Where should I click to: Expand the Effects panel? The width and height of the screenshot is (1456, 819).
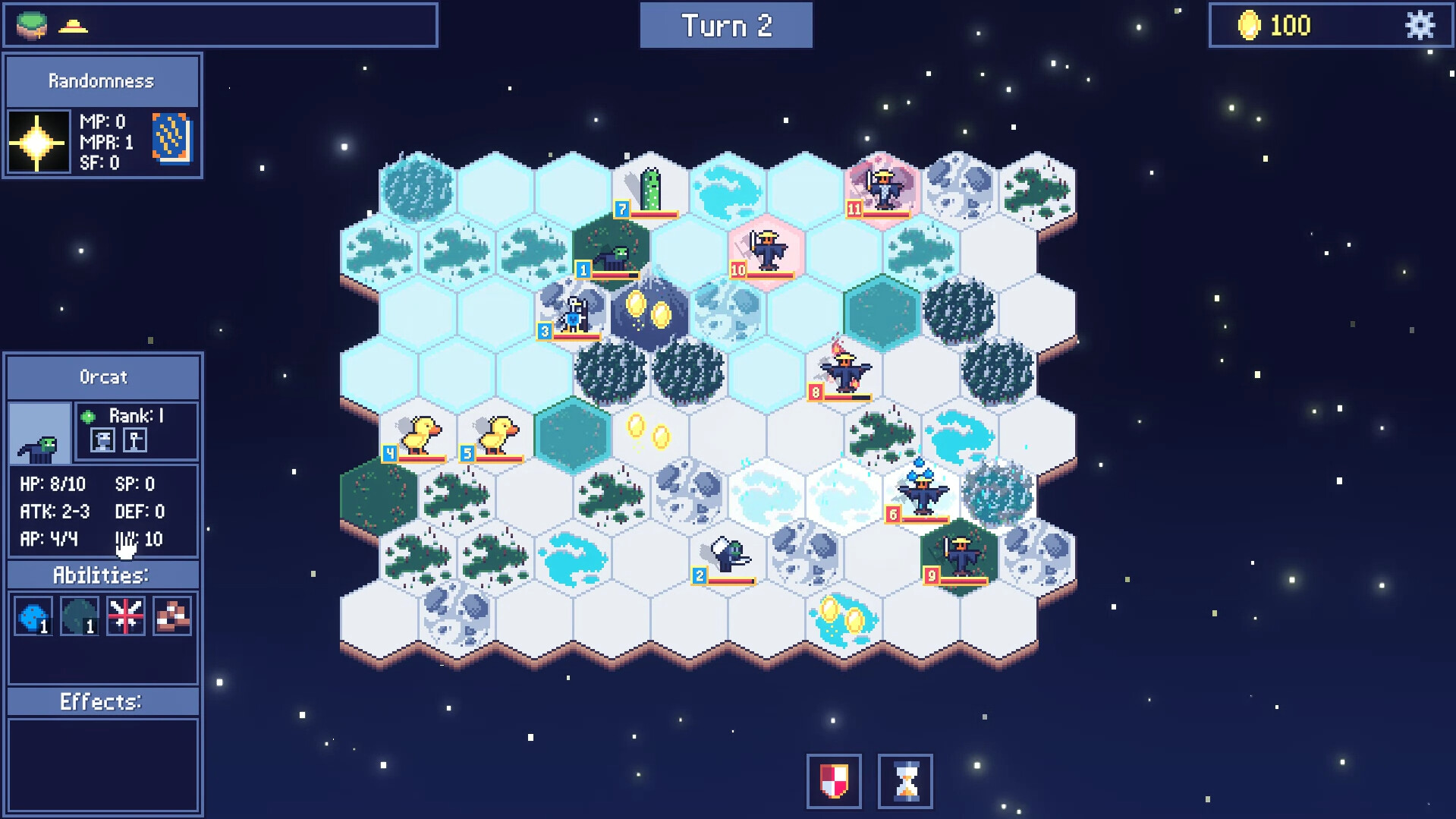tap(102, 701)
